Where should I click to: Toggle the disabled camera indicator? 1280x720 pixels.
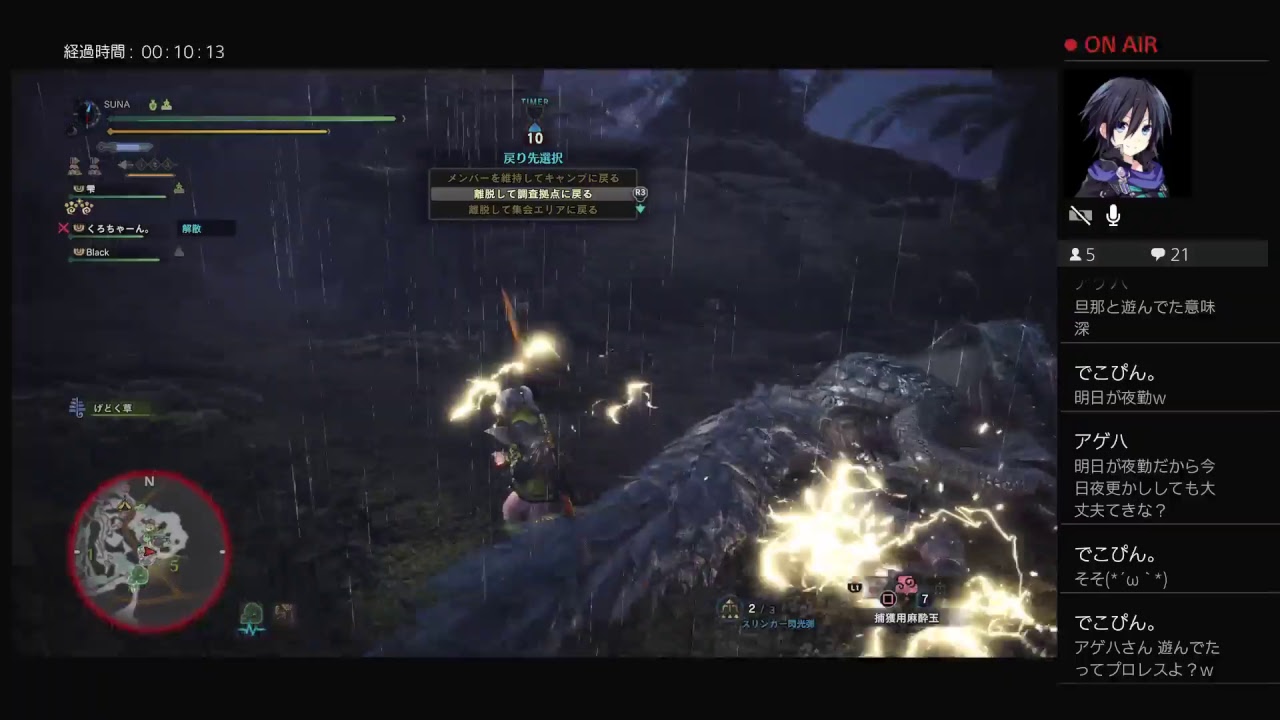(x=1082, y=215)
